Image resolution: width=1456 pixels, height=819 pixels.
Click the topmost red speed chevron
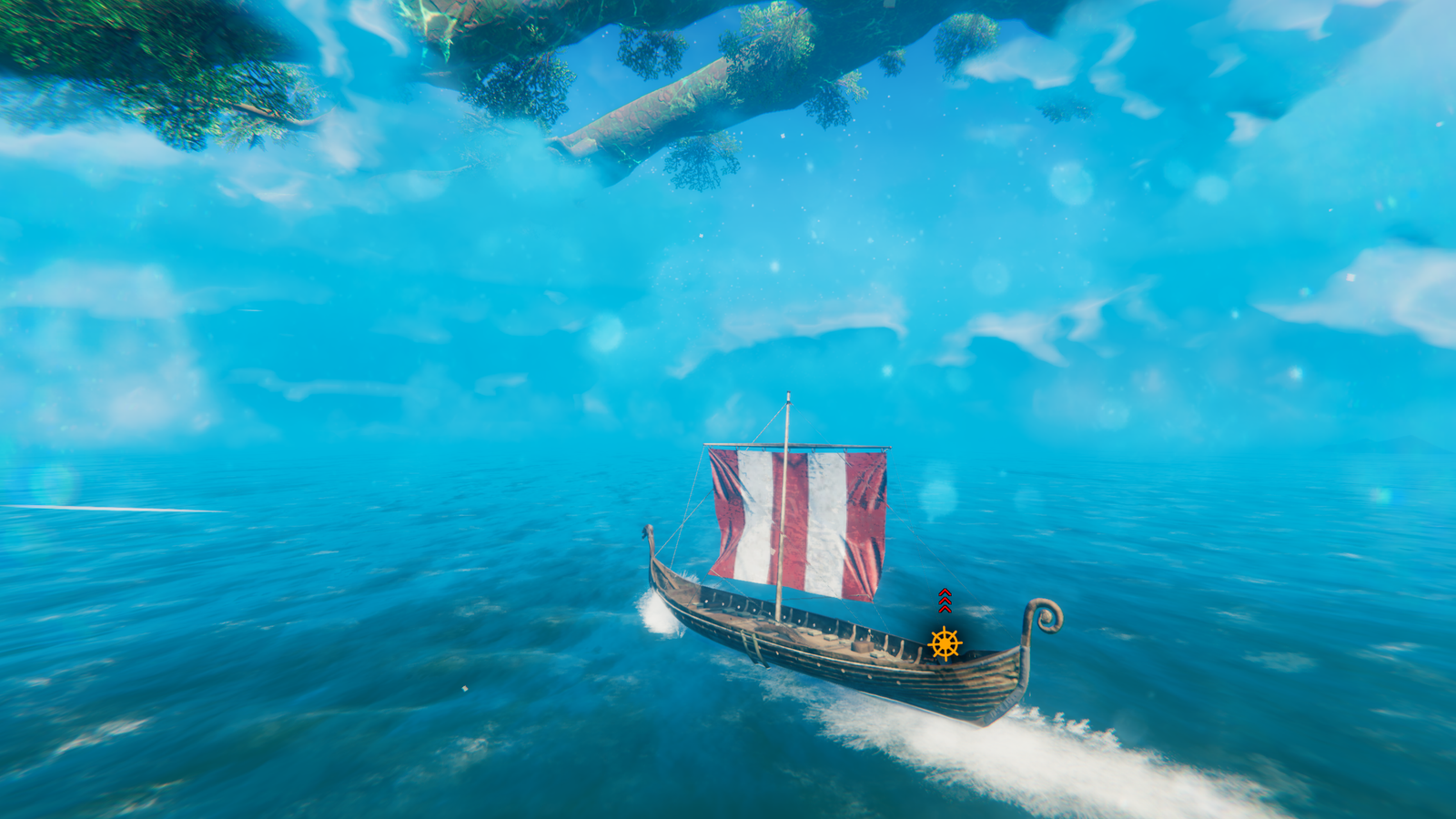pos(943,591)
